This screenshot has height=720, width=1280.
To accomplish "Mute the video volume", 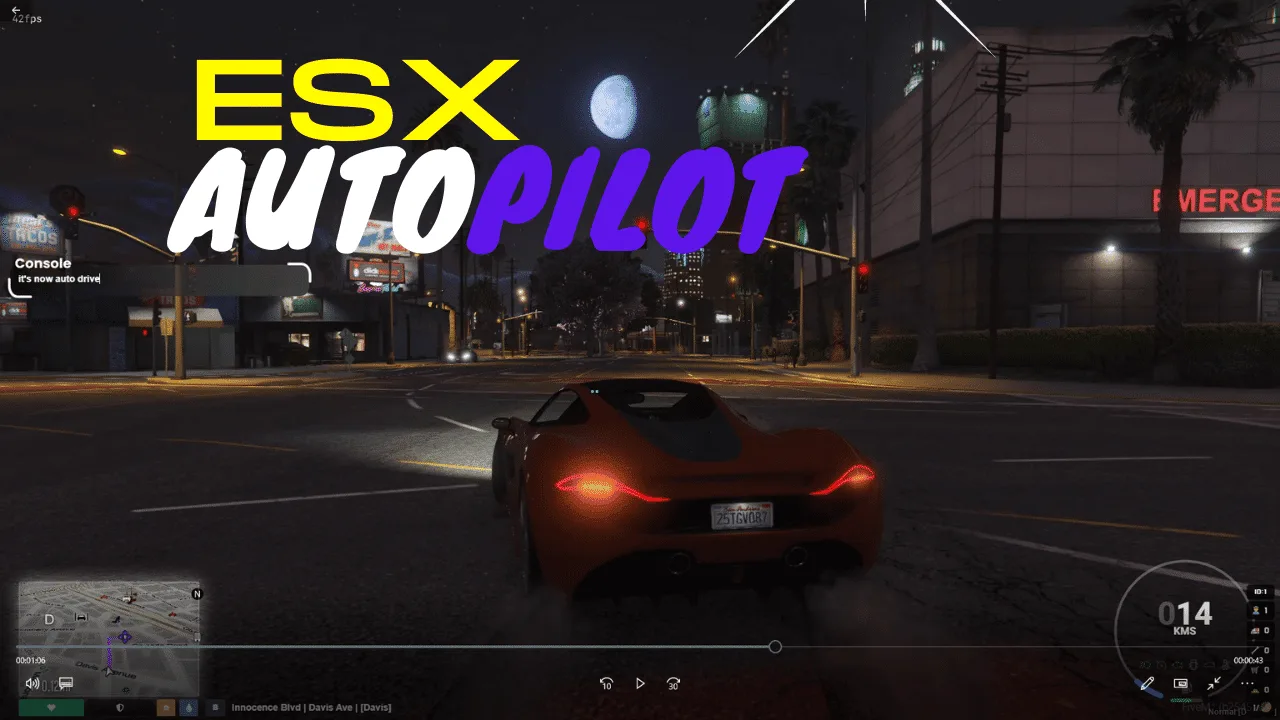I will click(x=32, y=684).
